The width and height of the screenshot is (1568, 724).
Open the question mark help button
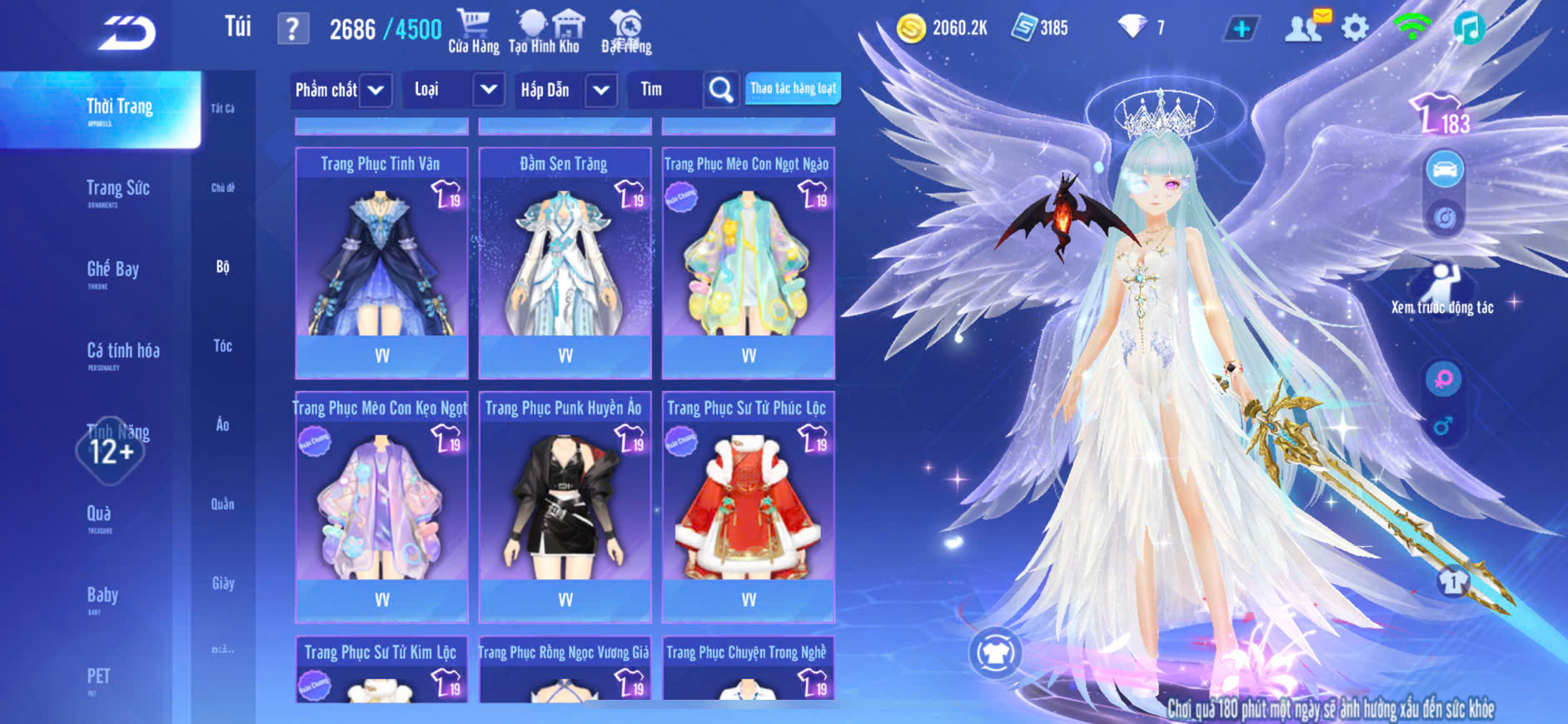[292, 29]
